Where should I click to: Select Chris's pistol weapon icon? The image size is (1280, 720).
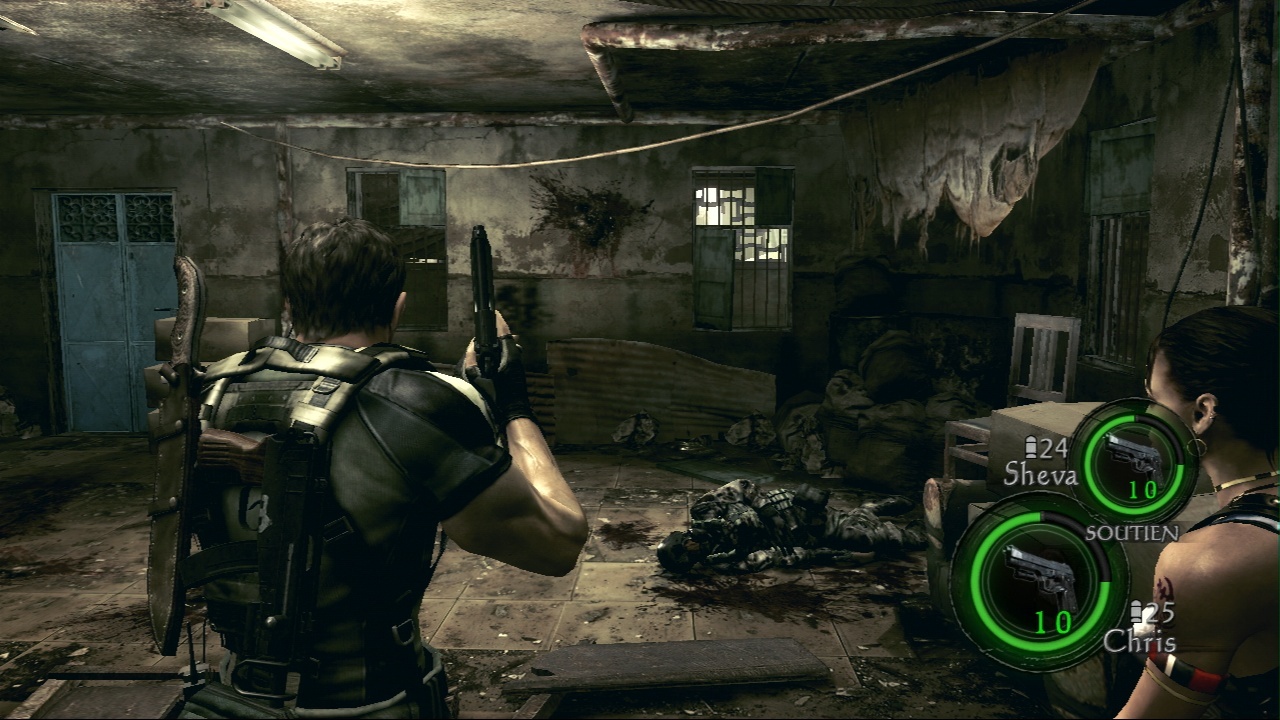coord(1039,577)
